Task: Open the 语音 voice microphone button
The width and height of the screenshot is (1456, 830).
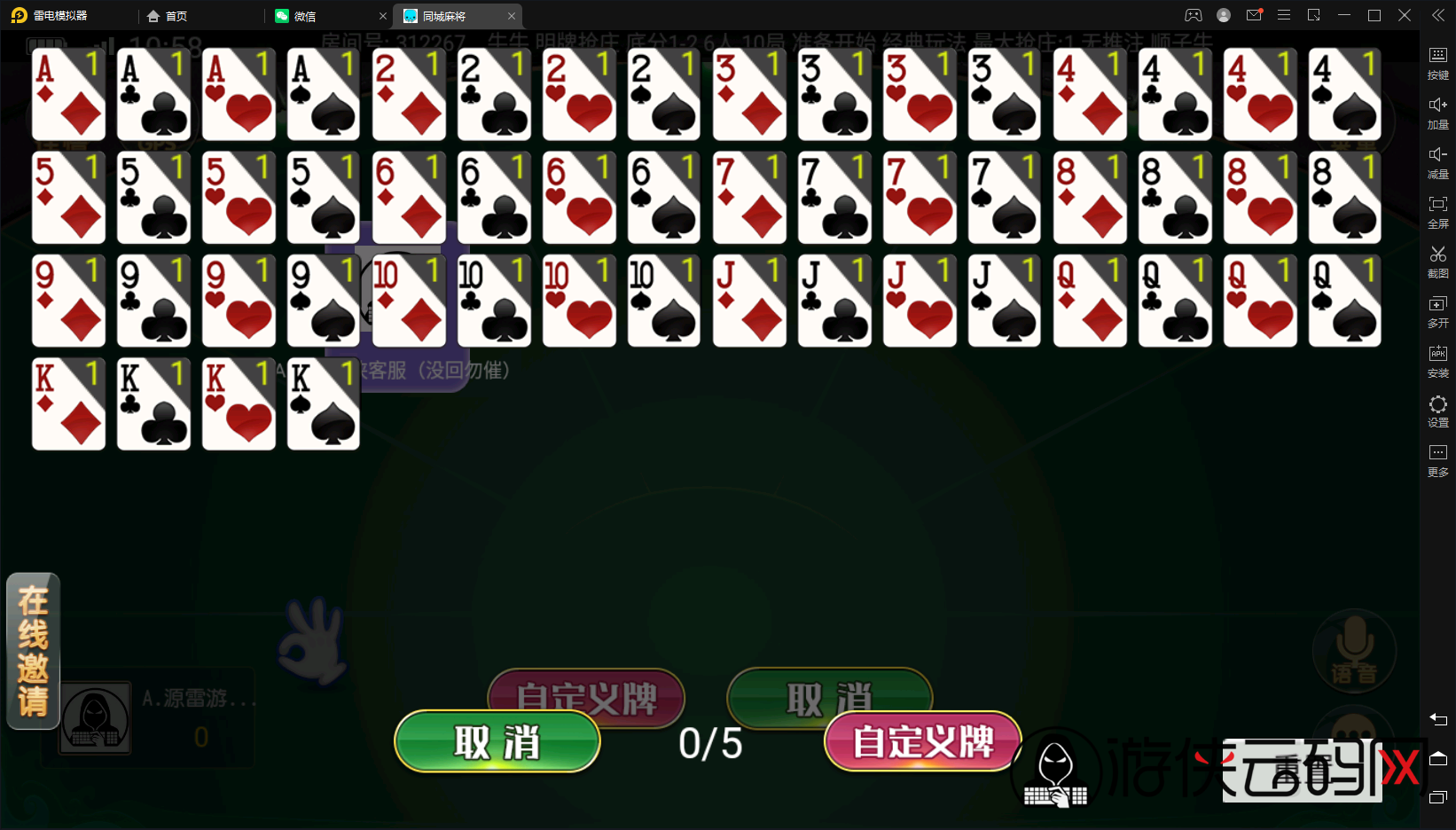Action: [1353, 650]
